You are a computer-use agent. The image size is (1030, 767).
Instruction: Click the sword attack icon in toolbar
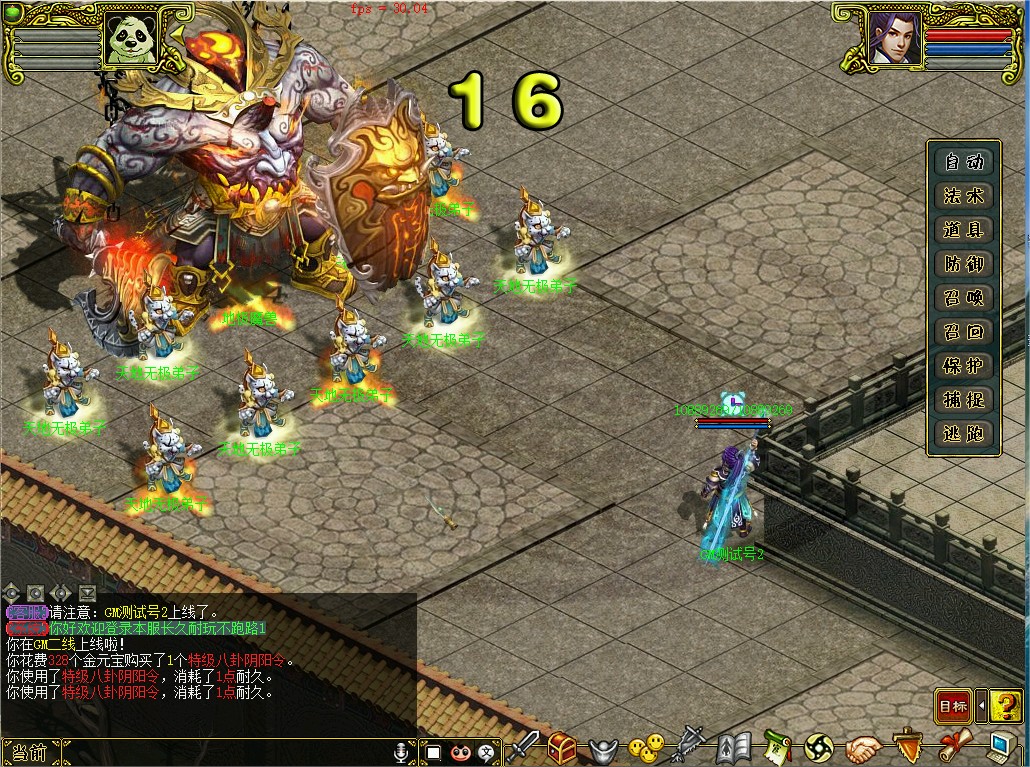pos(523,747)
